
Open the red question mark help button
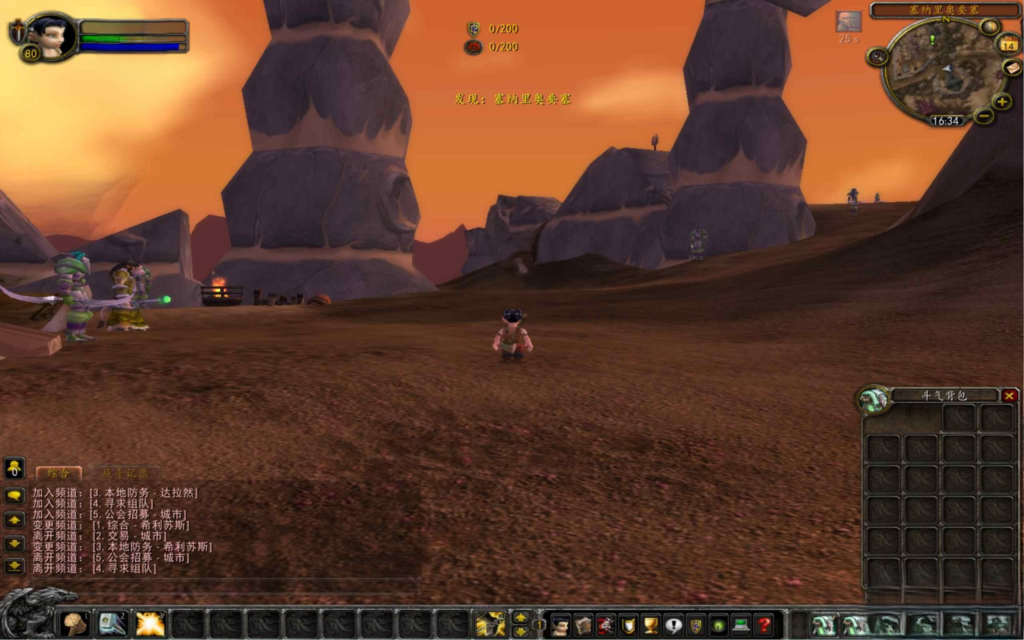(764, 625)
